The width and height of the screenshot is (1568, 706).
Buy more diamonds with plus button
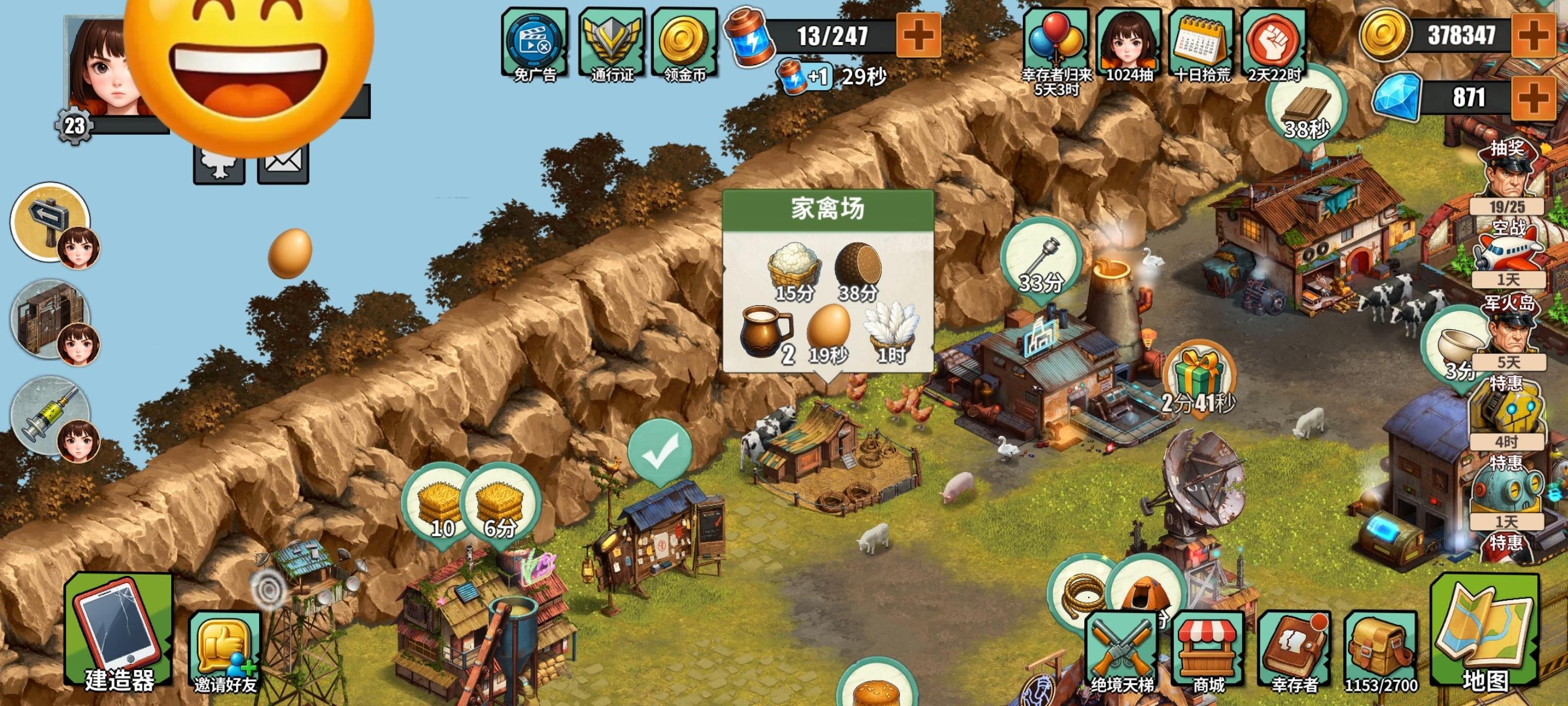pyautogui.click(x=1534, y=98)
